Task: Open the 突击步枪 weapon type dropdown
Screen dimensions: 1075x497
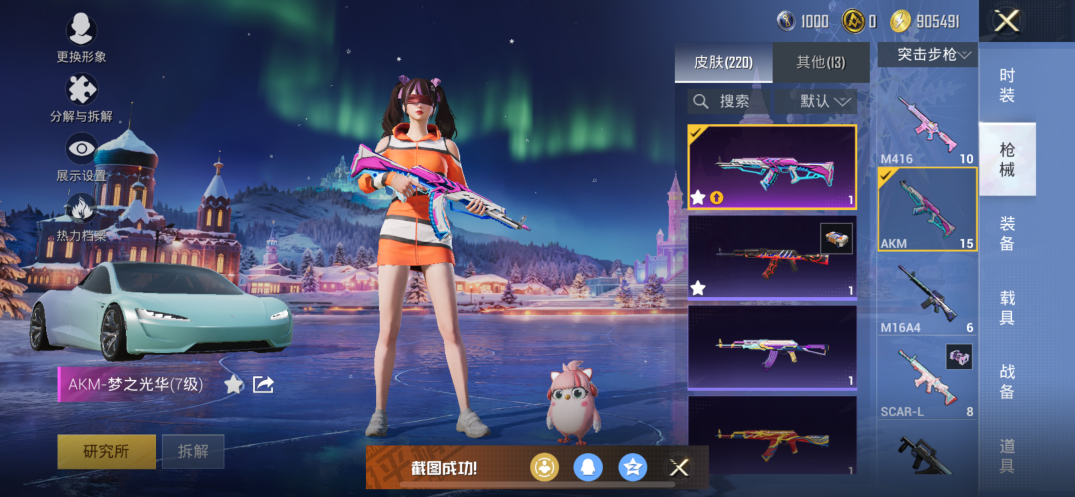Action: click(x=933, y=55)
